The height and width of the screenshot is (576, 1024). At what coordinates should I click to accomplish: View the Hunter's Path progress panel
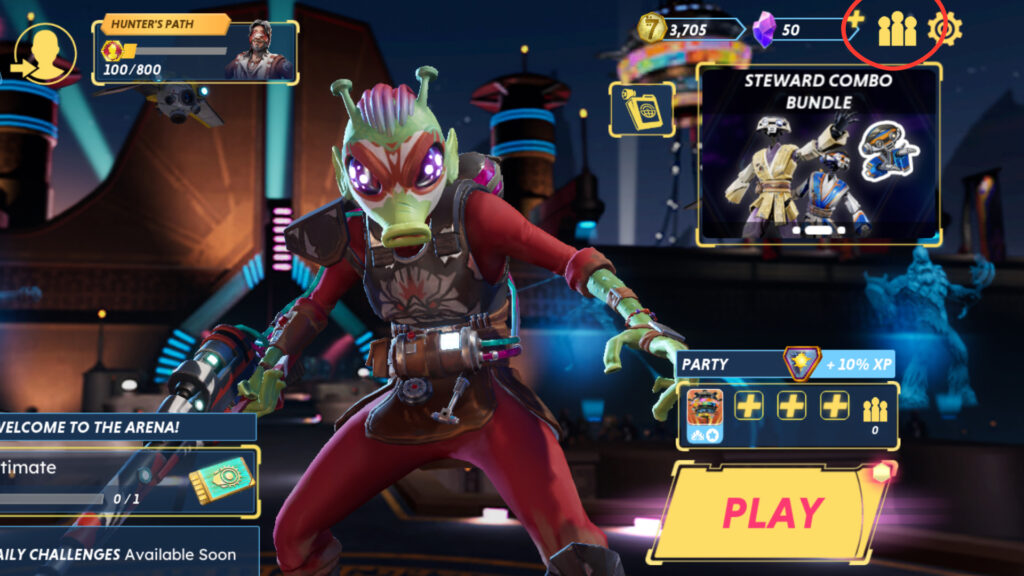(x=196, y=49)
